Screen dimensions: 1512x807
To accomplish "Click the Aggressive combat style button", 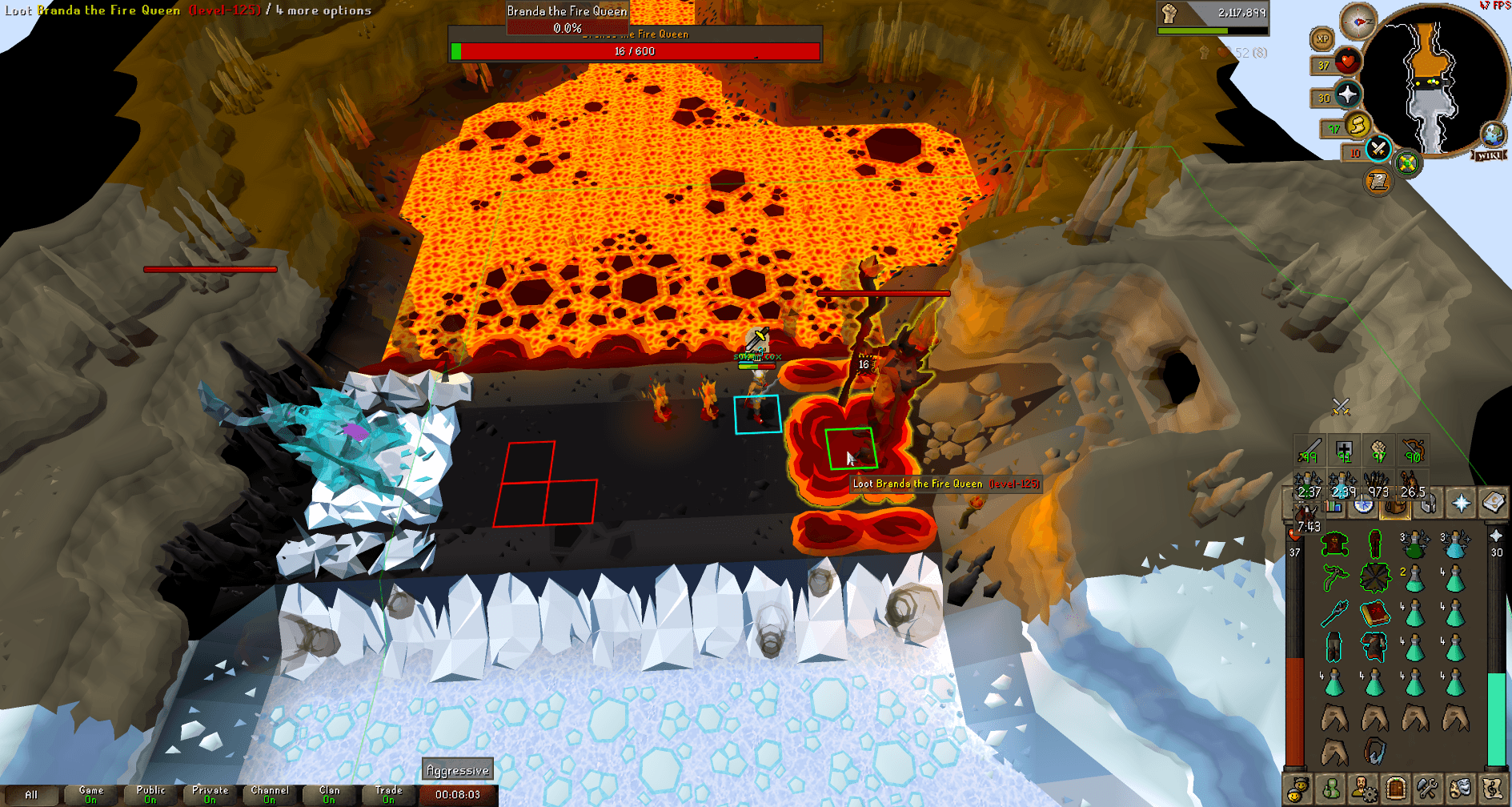I will tap(457, 769).
